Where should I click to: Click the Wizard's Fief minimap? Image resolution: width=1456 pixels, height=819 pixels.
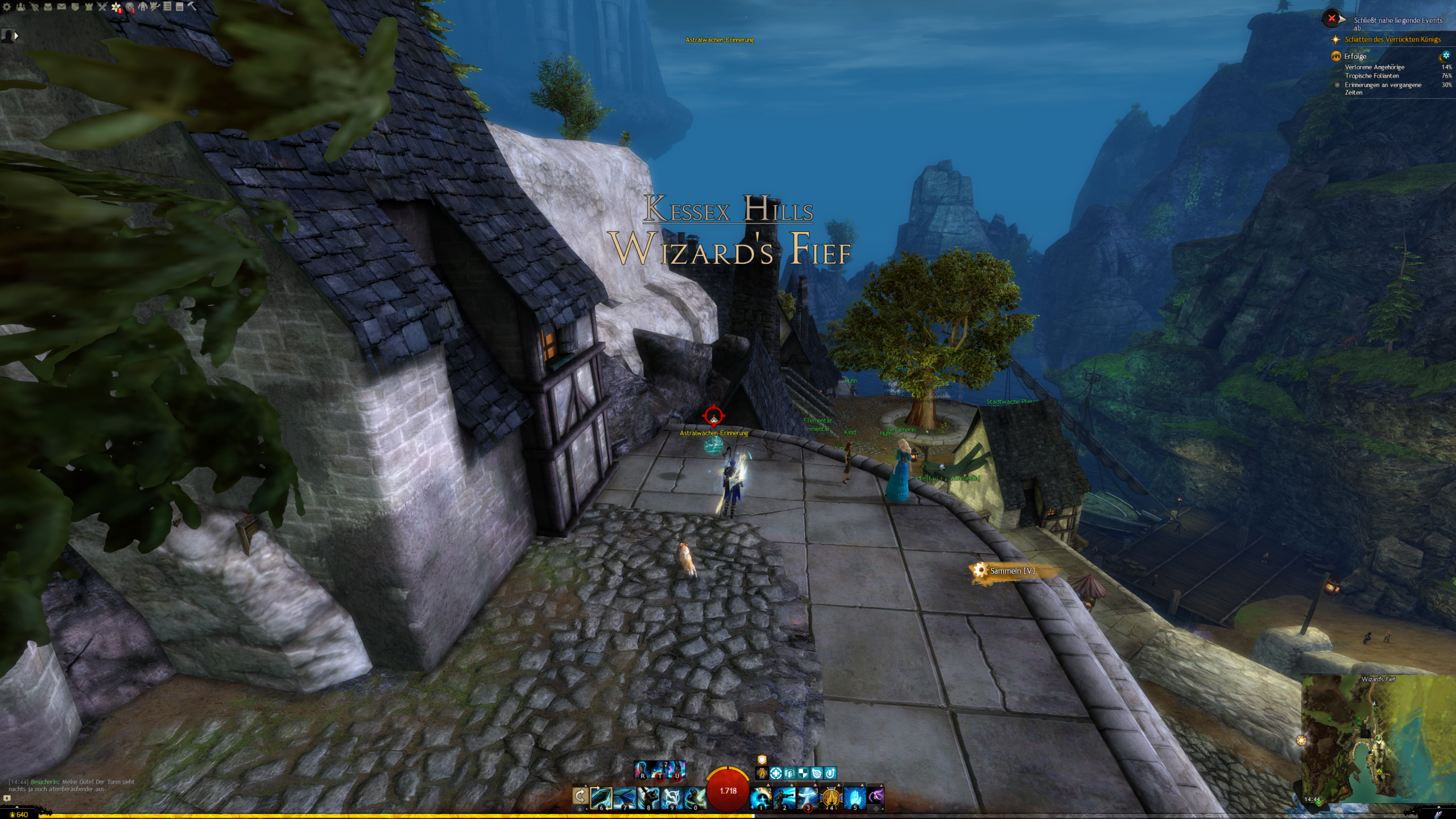pos(1378,739)
